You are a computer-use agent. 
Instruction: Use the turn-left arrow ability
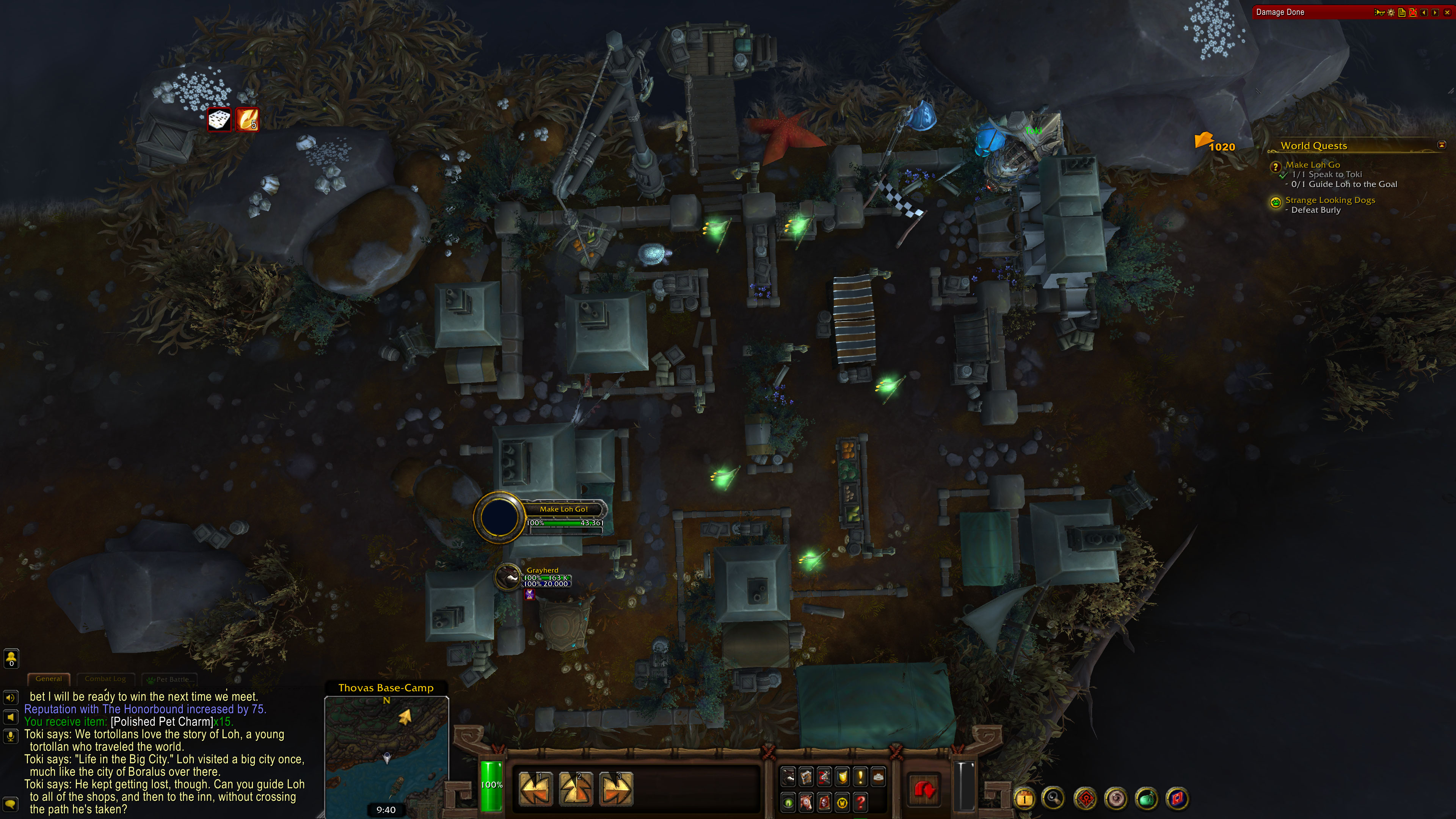tap(535, 789)
